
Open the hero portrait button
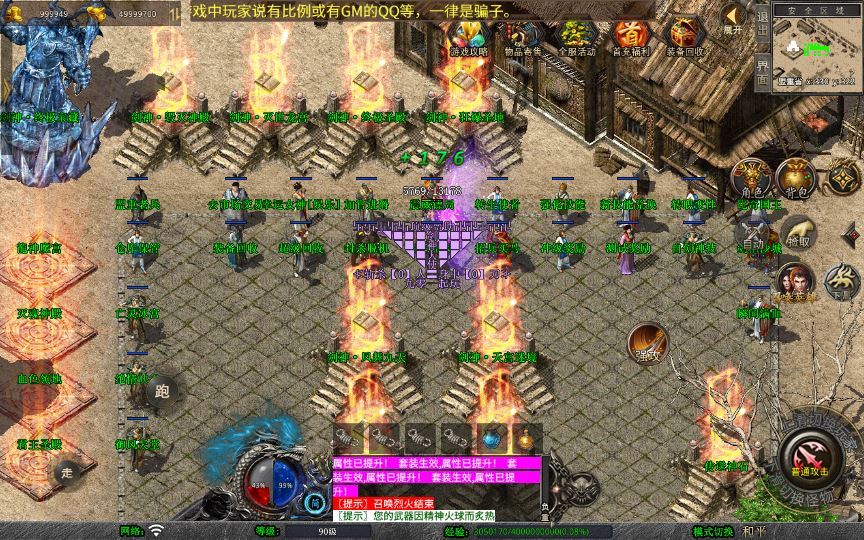pyautogui.click(x=795, y=281)
